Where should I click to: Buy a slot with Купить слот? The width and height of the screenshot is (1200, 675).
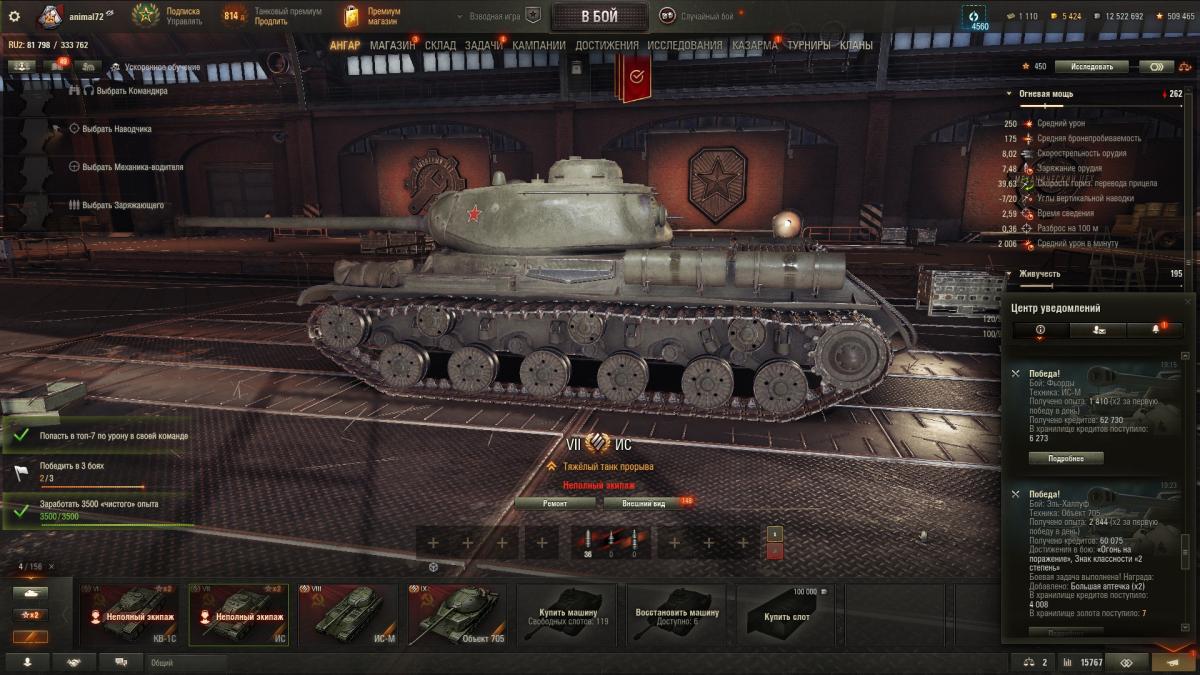786,615
